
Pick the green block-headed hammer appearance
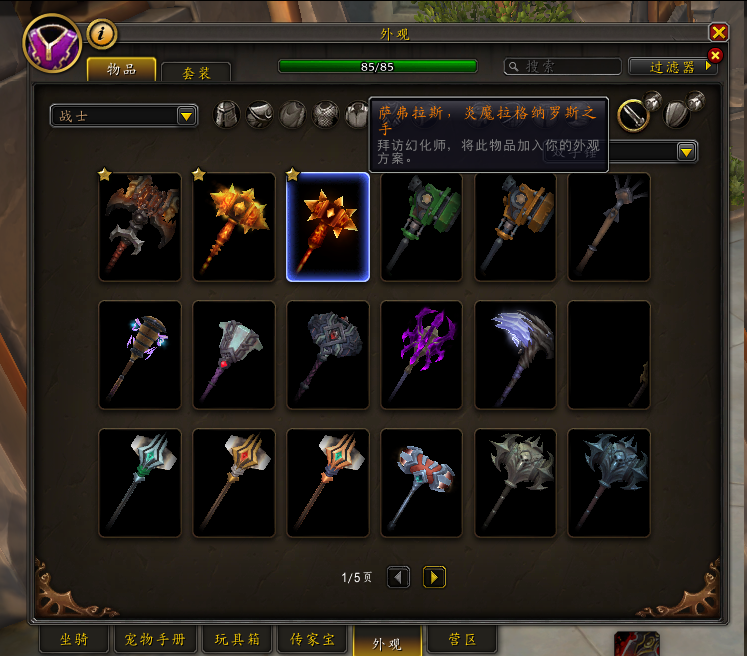click(x=422, y=227)
